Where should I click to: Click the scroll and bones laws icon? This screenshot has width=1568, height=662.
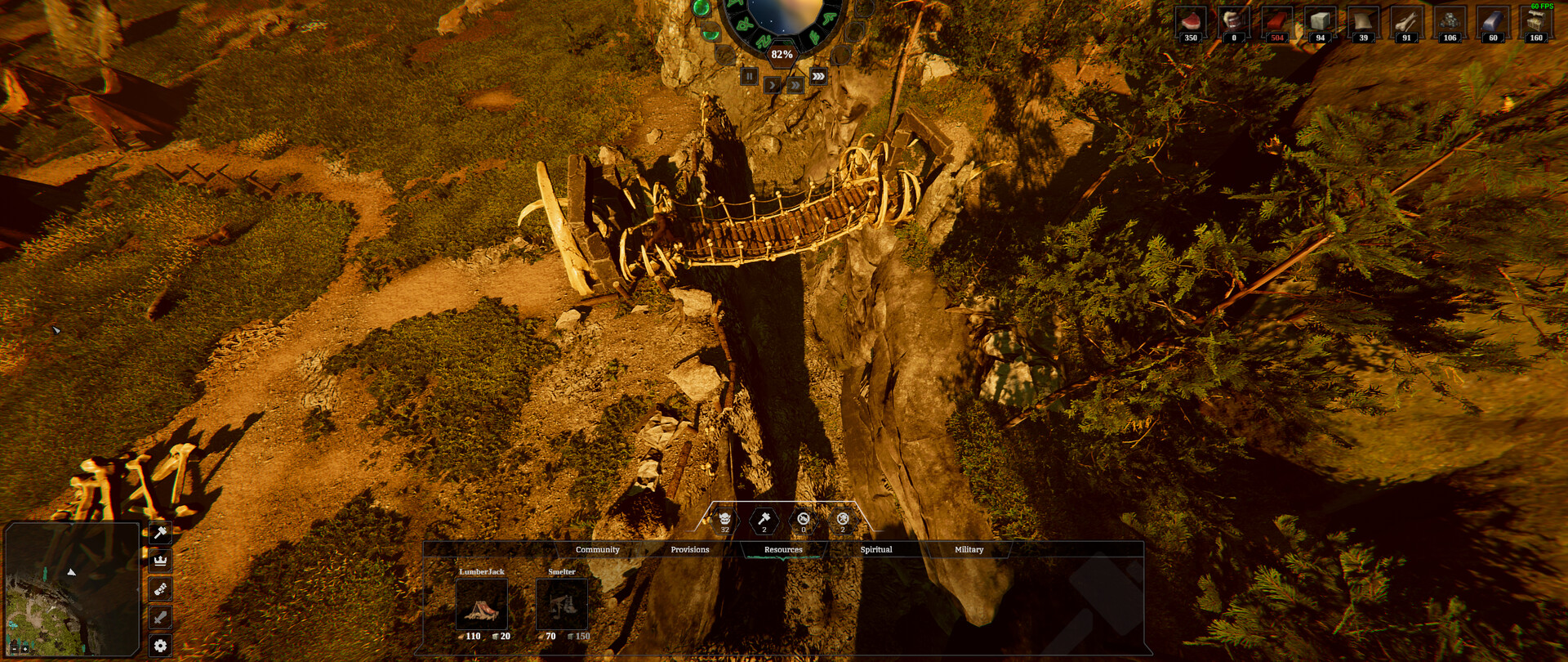coord(160,588)
